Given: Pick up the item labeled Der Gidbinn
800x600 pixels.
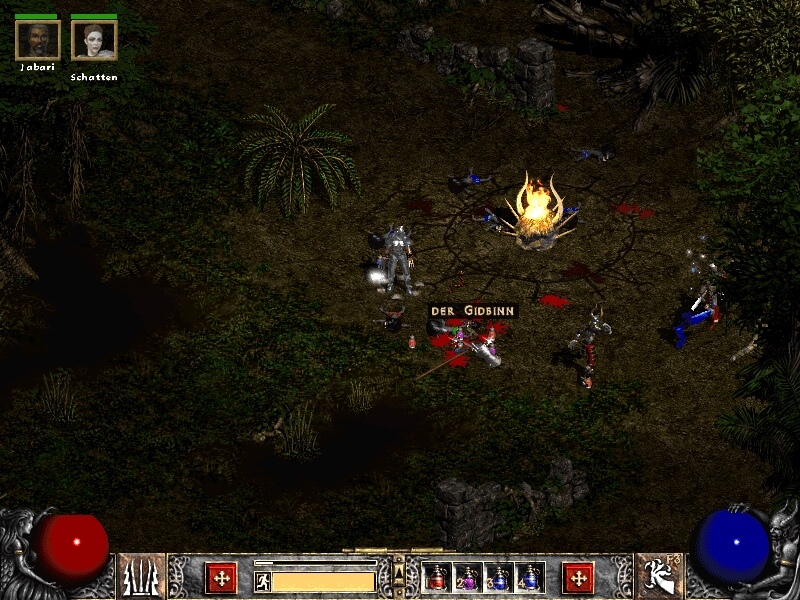Looking at the screenshot, I should pyautogui.click(x=473, y=311).
